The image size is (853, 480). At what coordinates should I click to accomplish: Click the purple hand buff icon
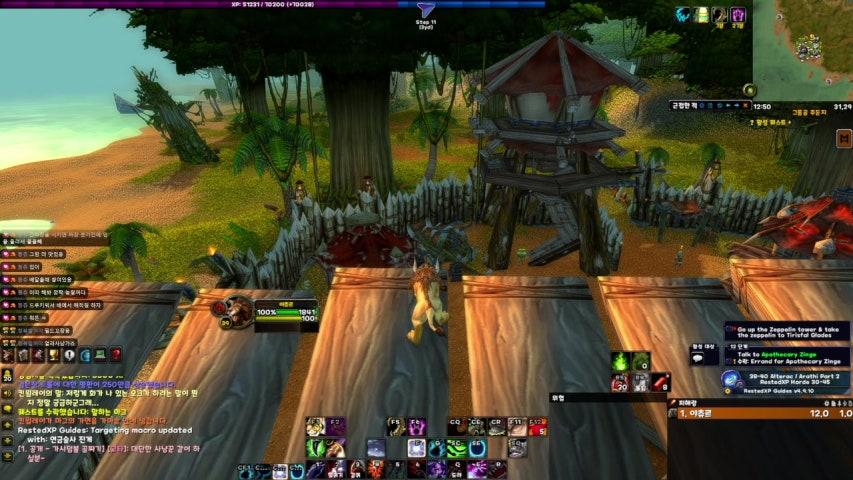(x=737, y=15)
